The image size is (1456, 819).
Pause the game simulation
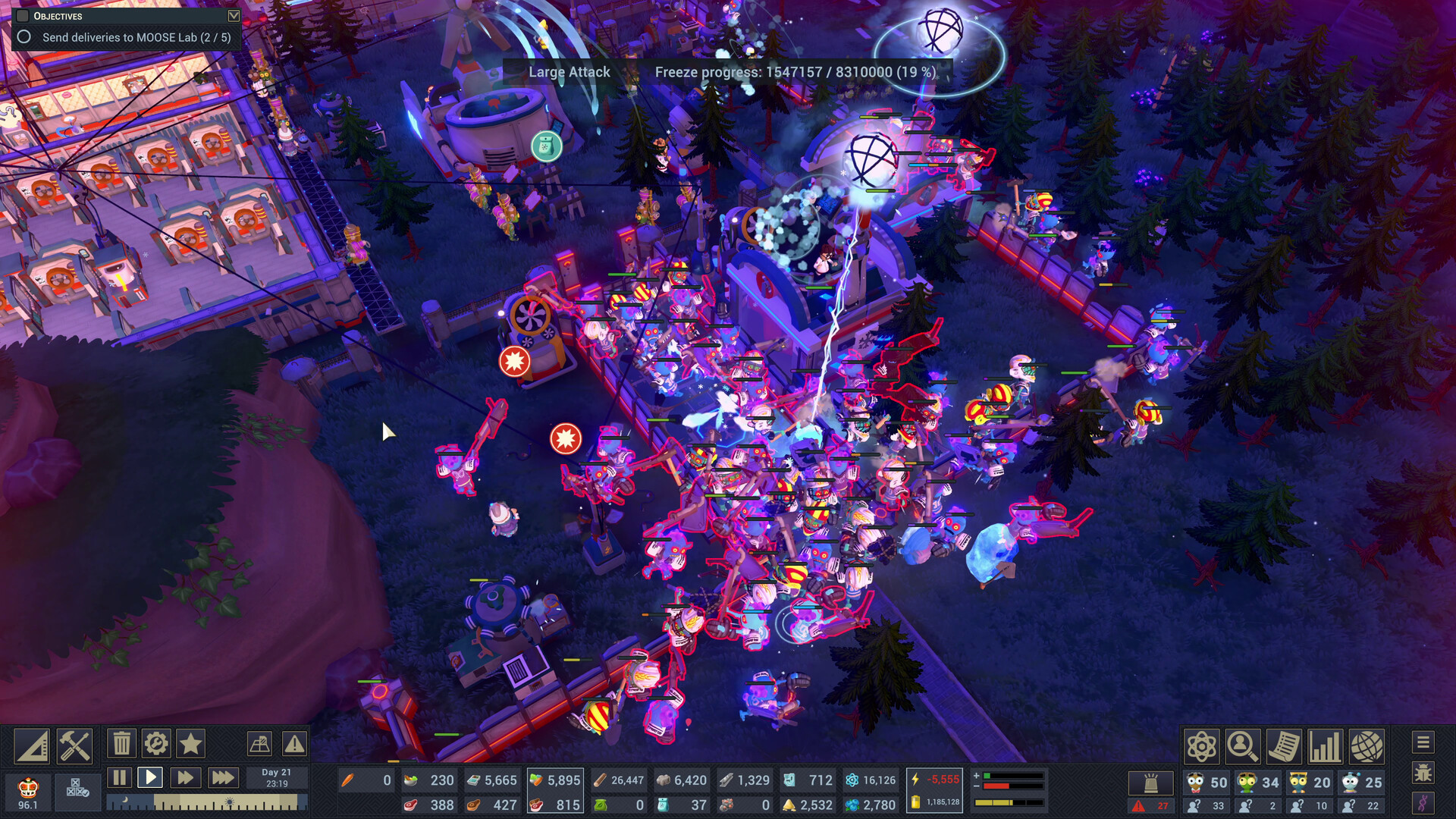click(x=120, y=776)
